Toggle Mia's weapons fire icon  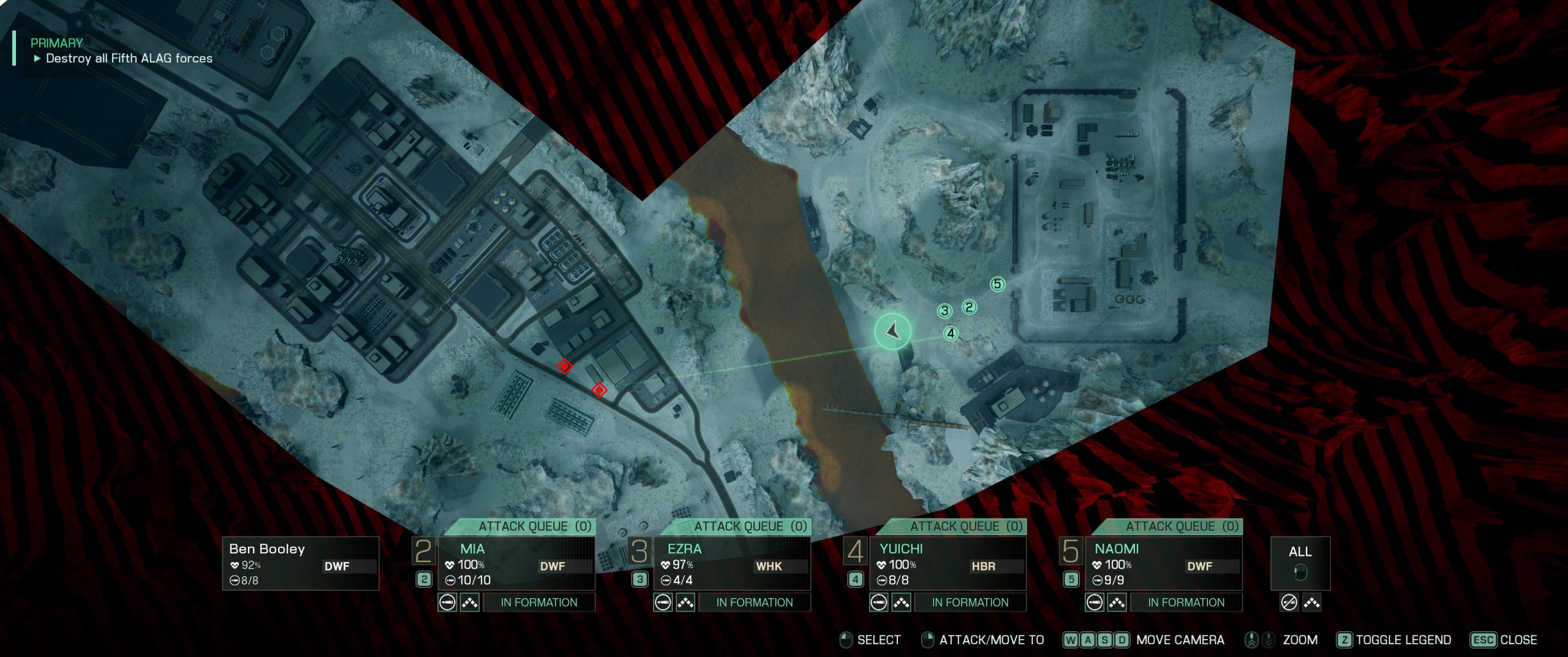[x=448, y=602]
